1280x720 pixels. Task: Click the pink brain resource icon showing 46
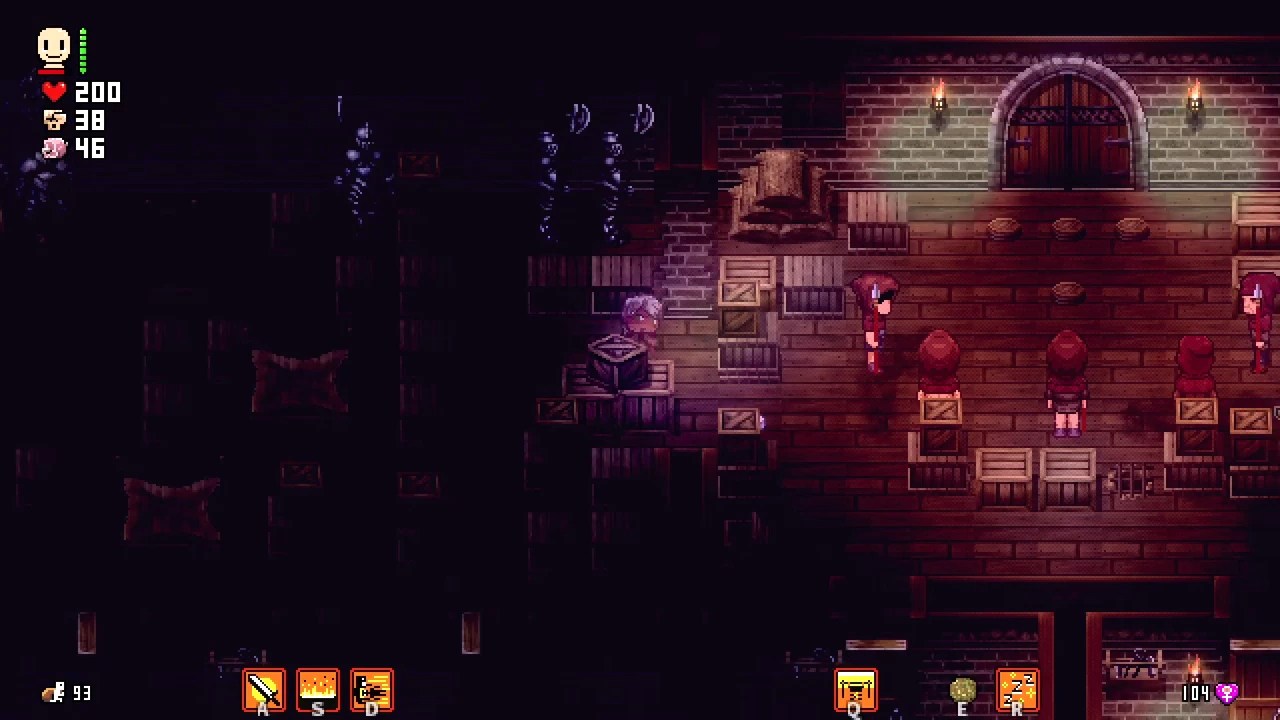(x=54, y=149)
